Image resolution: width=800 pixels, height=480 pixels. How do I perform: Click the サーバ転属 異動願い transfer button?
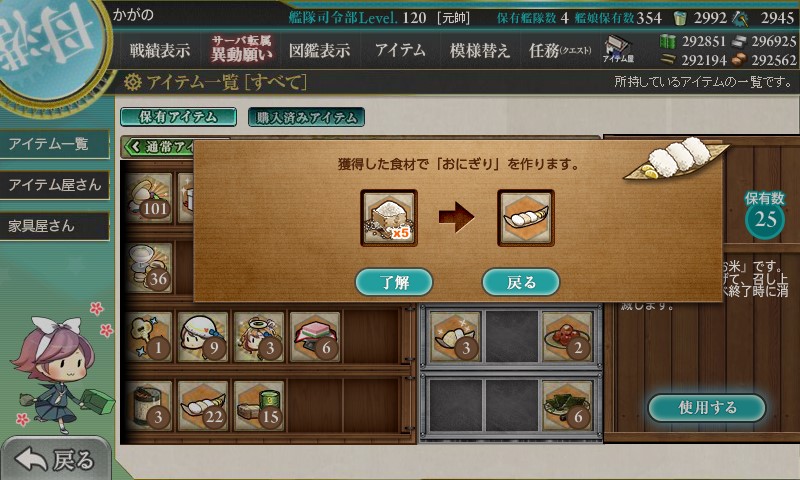pos(240,51)
